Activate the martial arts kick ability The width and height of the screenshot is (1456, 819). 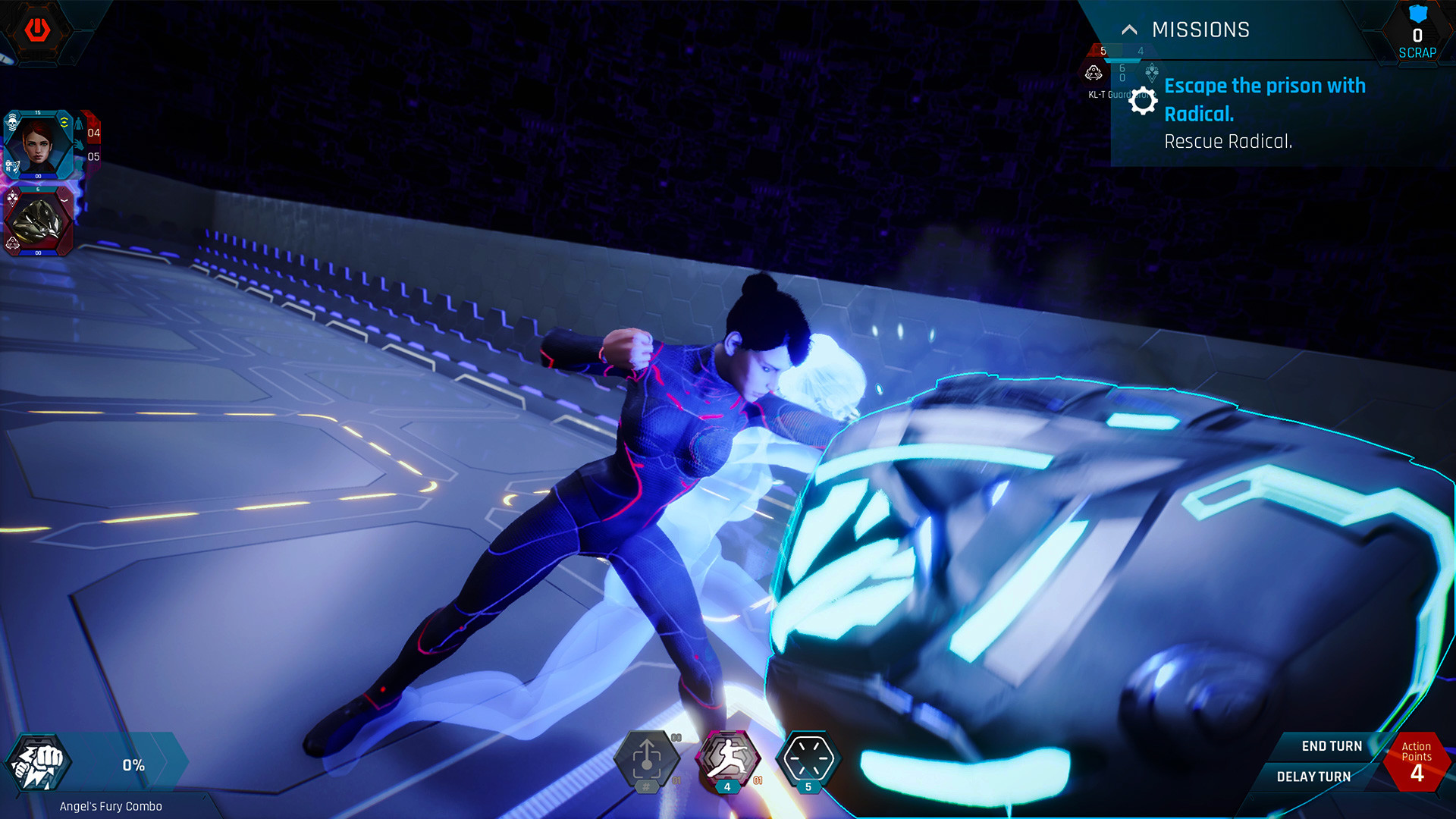point(726,758)
